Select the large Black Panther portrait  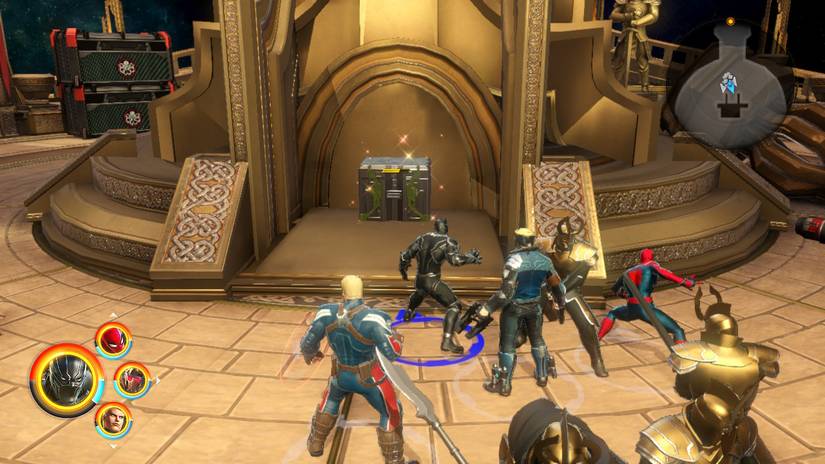pos(67,380)
